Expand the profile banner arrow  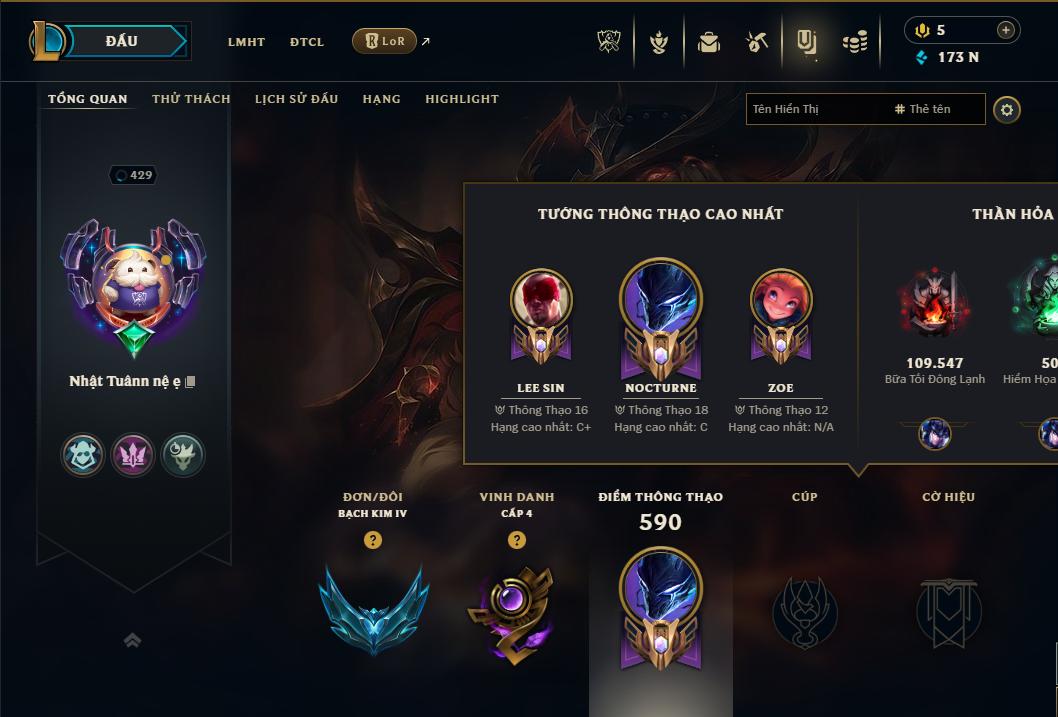coord(132,640)
